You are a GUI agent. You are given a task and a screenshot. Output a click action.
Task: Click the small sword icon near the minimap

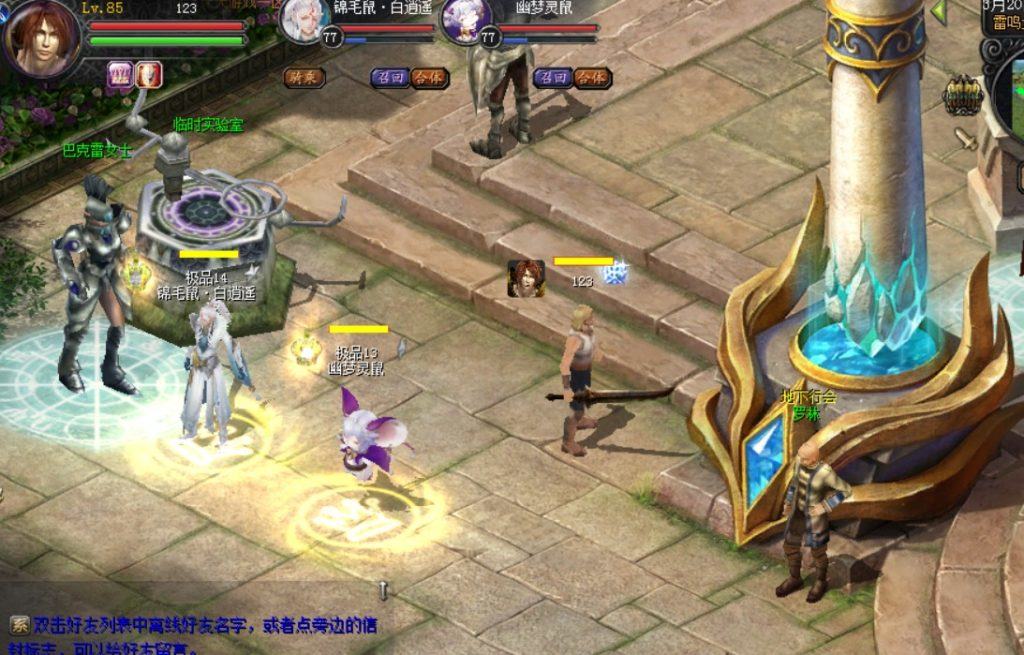pyautogui.click(x=966, y=138)
